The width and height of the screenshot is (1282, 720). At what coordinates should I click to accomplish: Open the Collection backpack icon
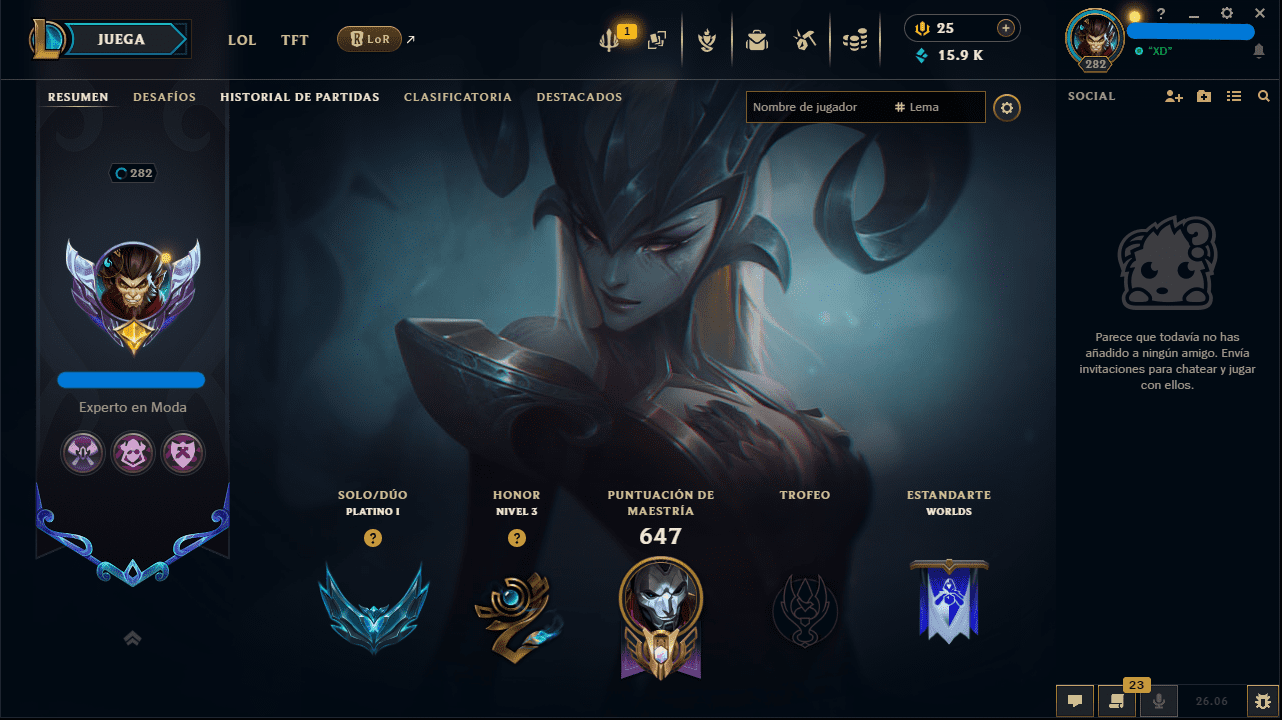point(757,40)
